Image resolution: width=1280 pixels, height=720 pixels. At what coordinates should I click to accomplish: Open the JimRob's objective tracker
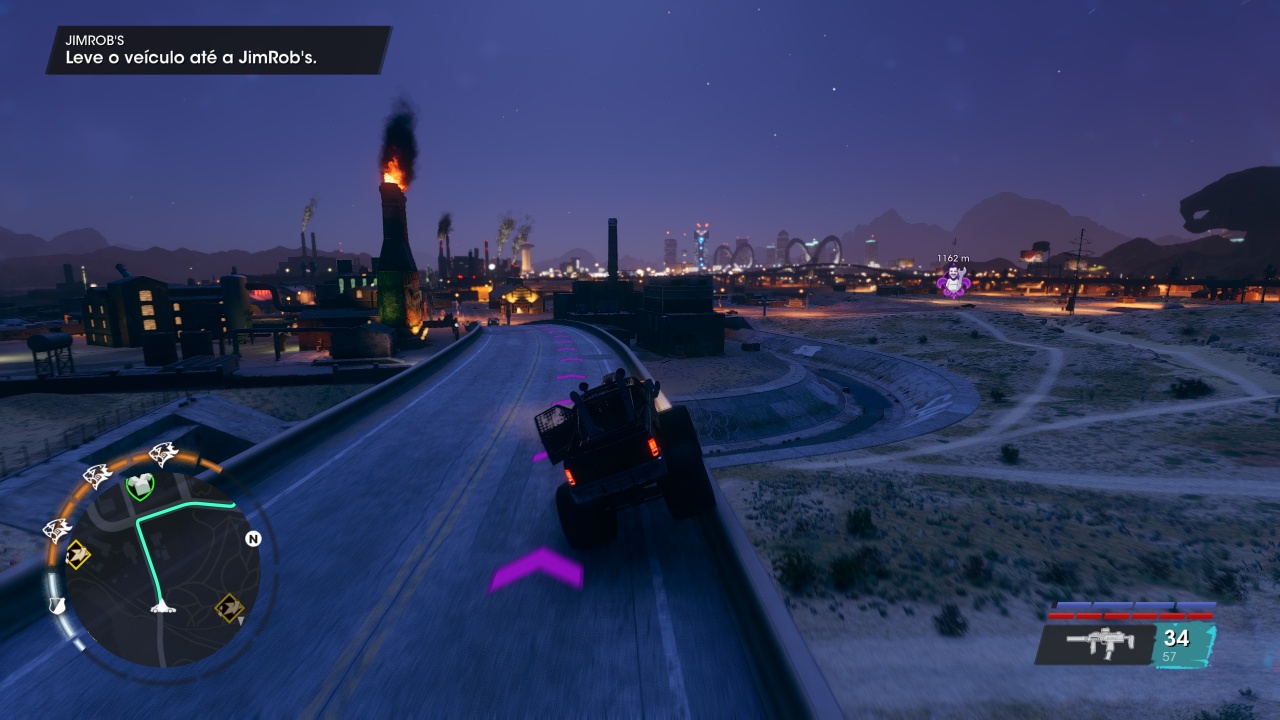(x=218, y=50)
